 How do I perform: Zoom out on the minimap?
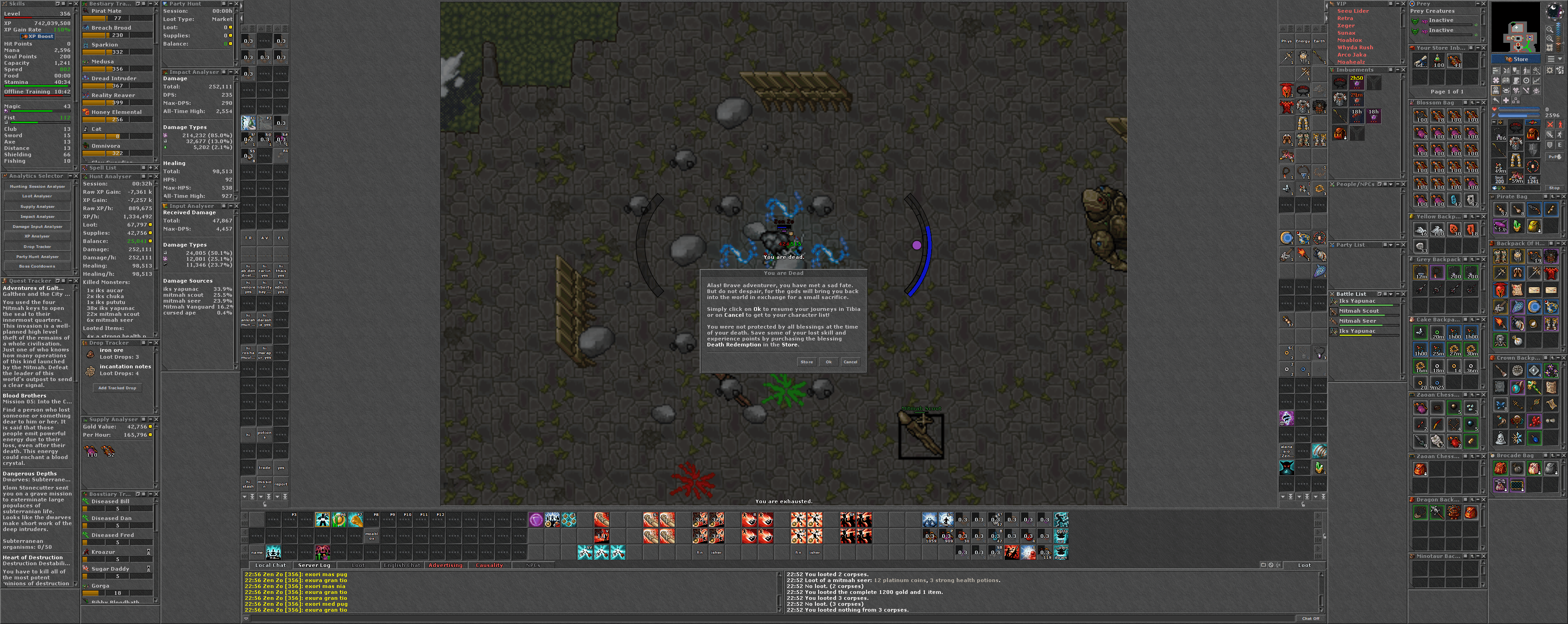tap(1550, 30)
